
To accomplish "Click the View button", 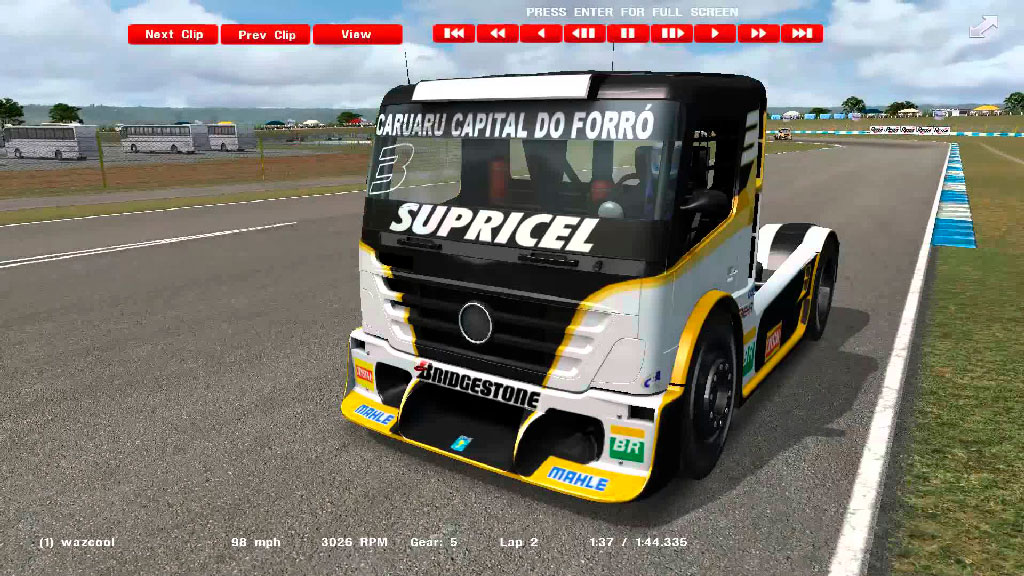I will click(357, 34).
